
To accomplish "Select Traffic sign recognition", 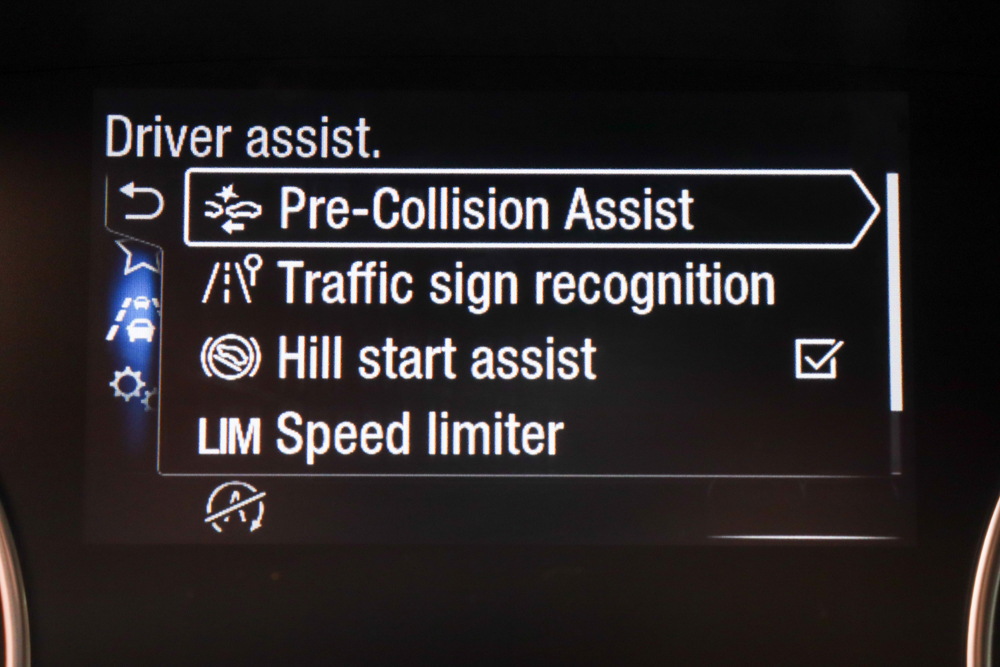I will point(525,284).
